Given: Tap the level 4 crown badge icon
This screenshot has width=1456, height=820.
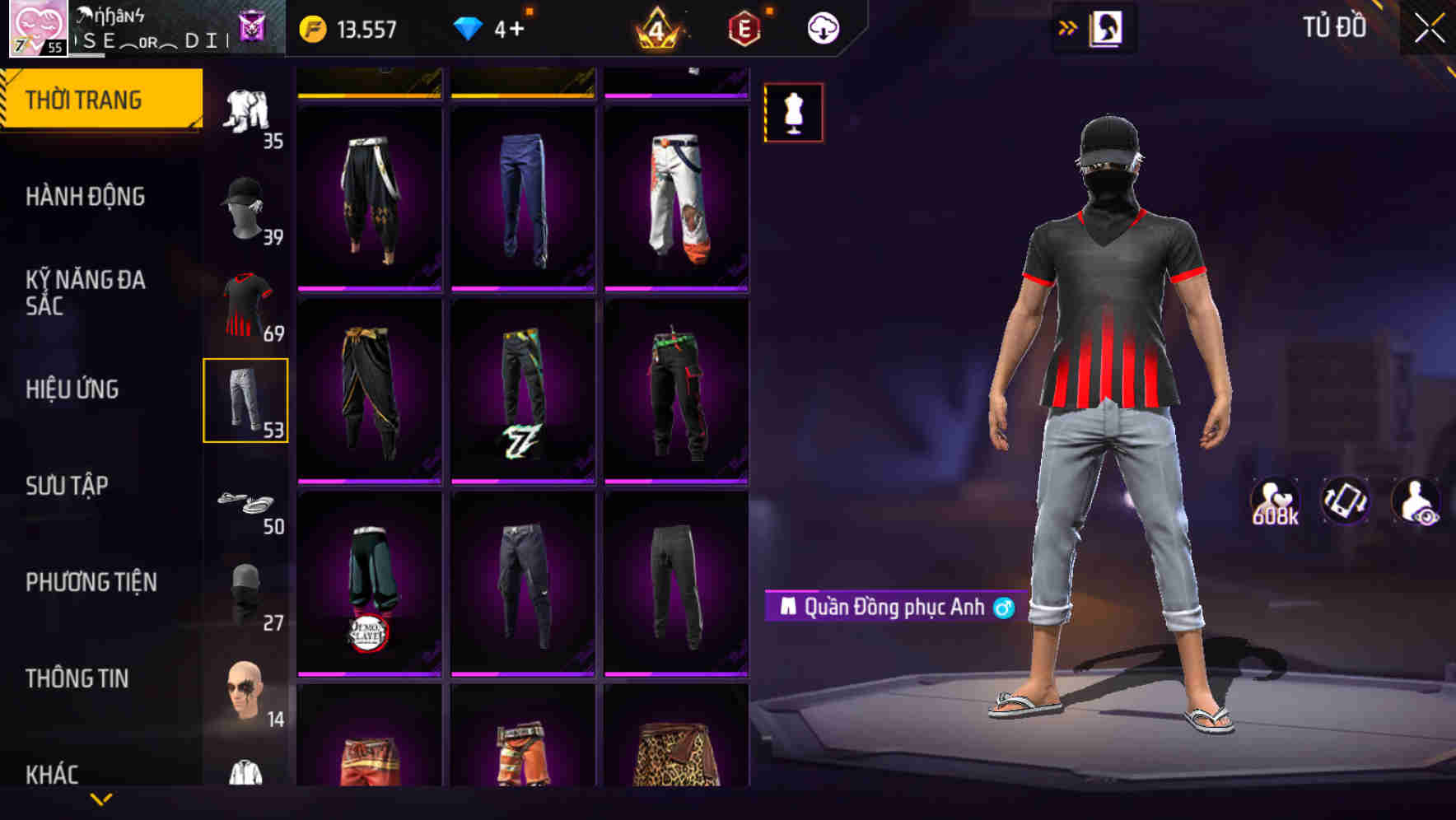Looking at the screenshot, I should [x=655, y=27].
